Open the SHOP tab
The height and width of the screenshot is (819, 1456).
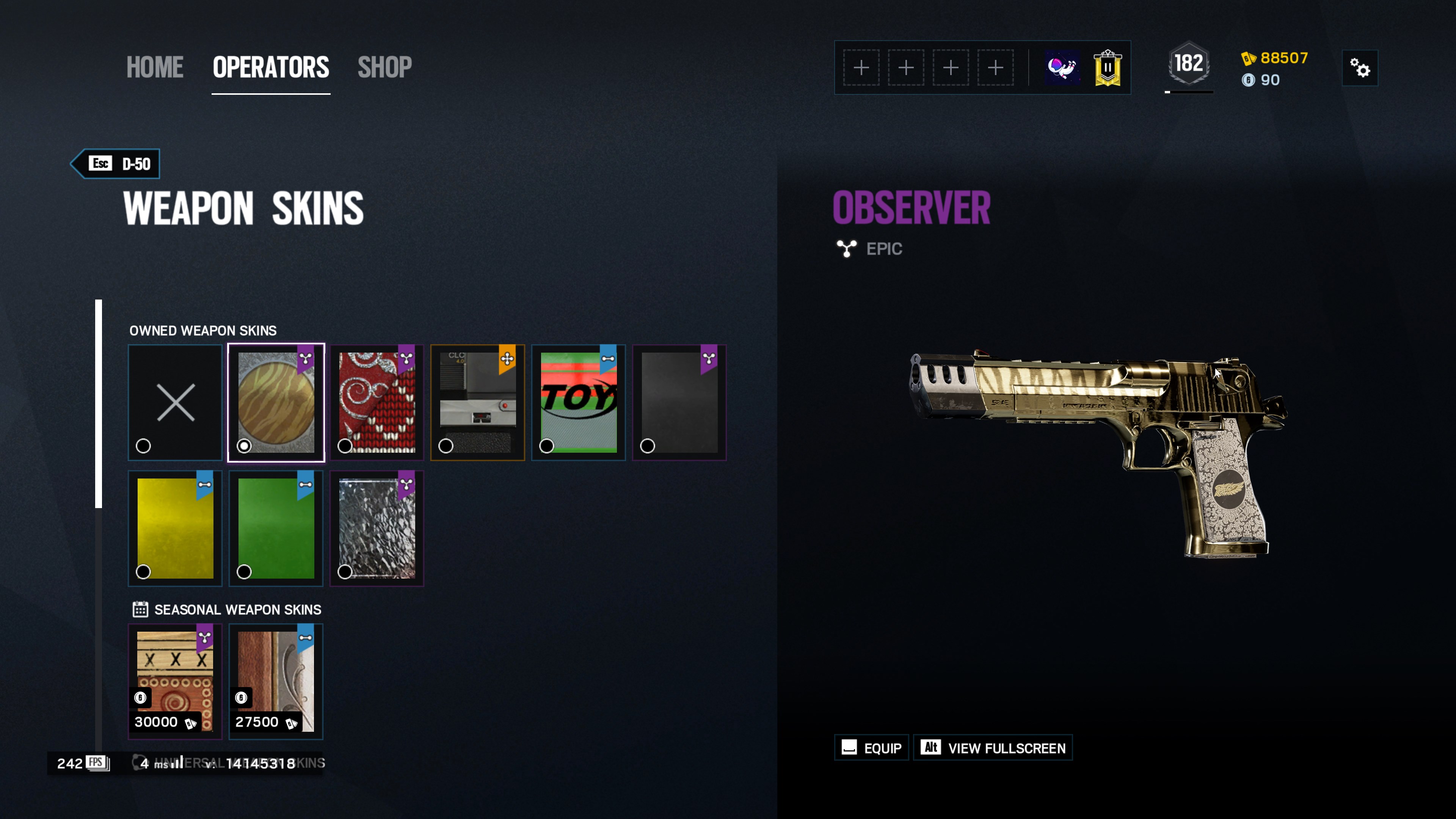[384, 67]
